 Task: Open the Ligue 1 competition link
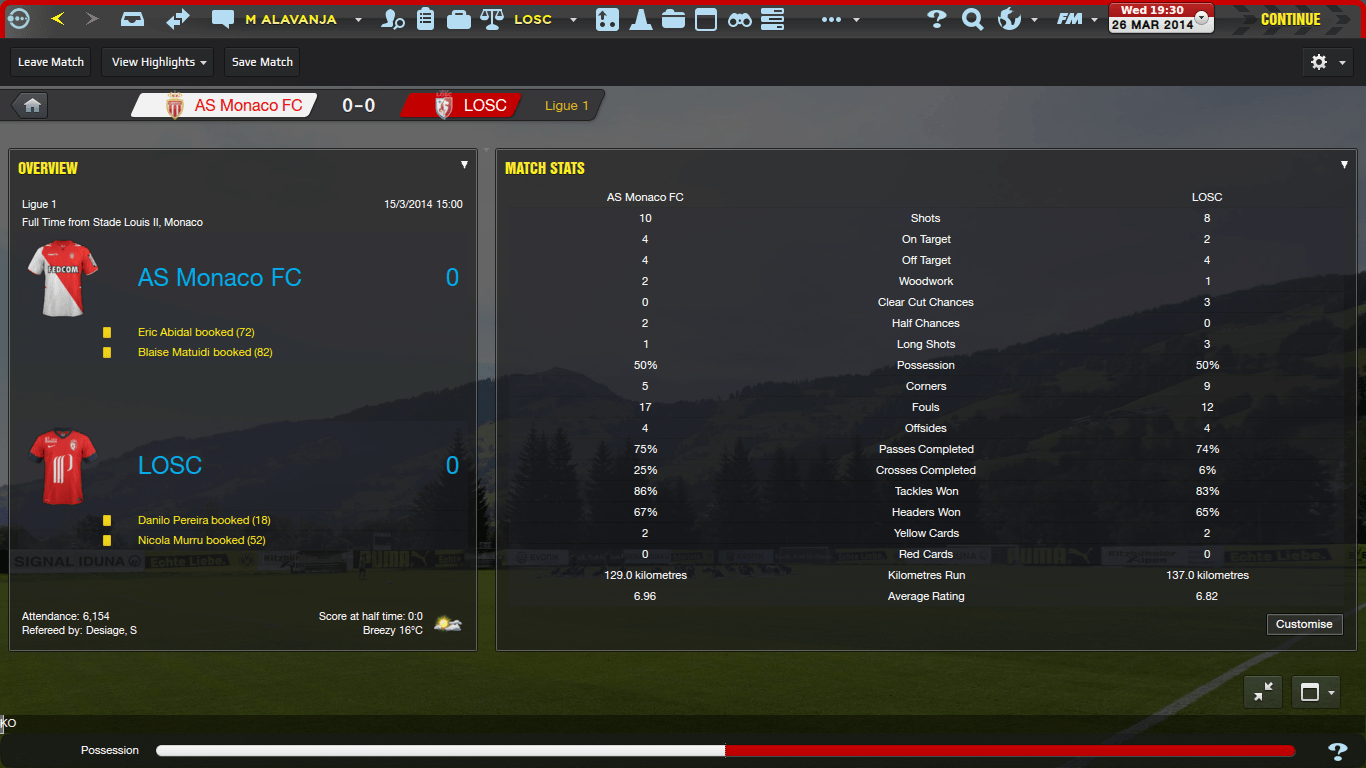[x=566, y=105]
